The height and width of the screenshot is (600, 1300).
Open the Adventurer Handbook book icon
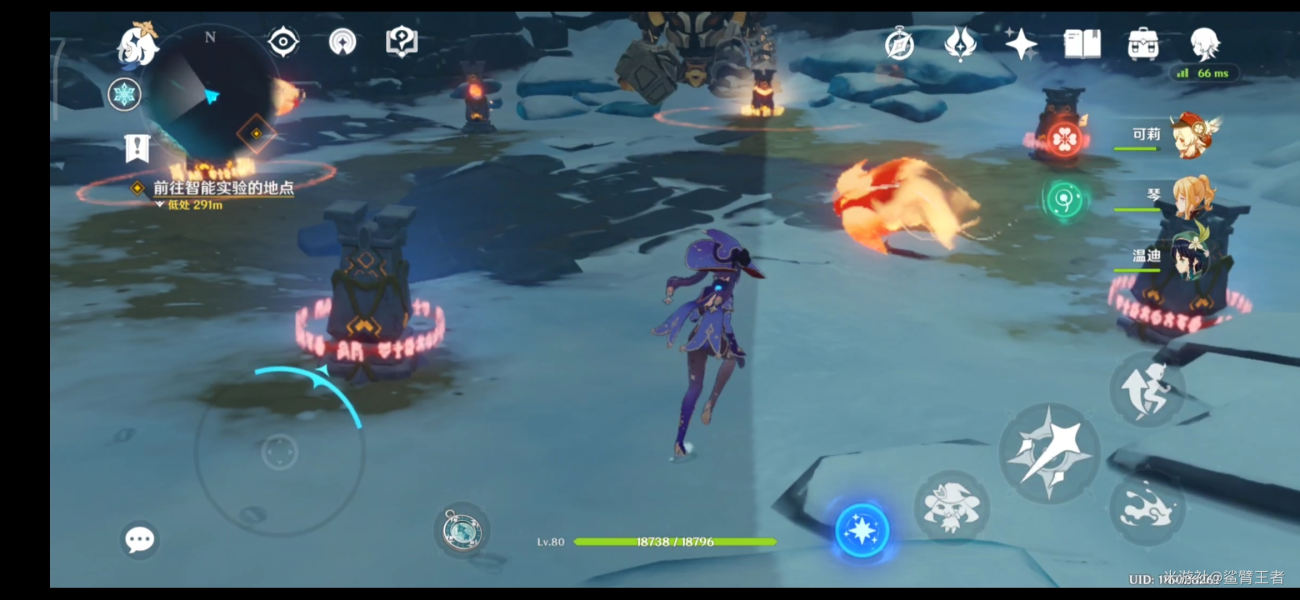point(1082,44)
